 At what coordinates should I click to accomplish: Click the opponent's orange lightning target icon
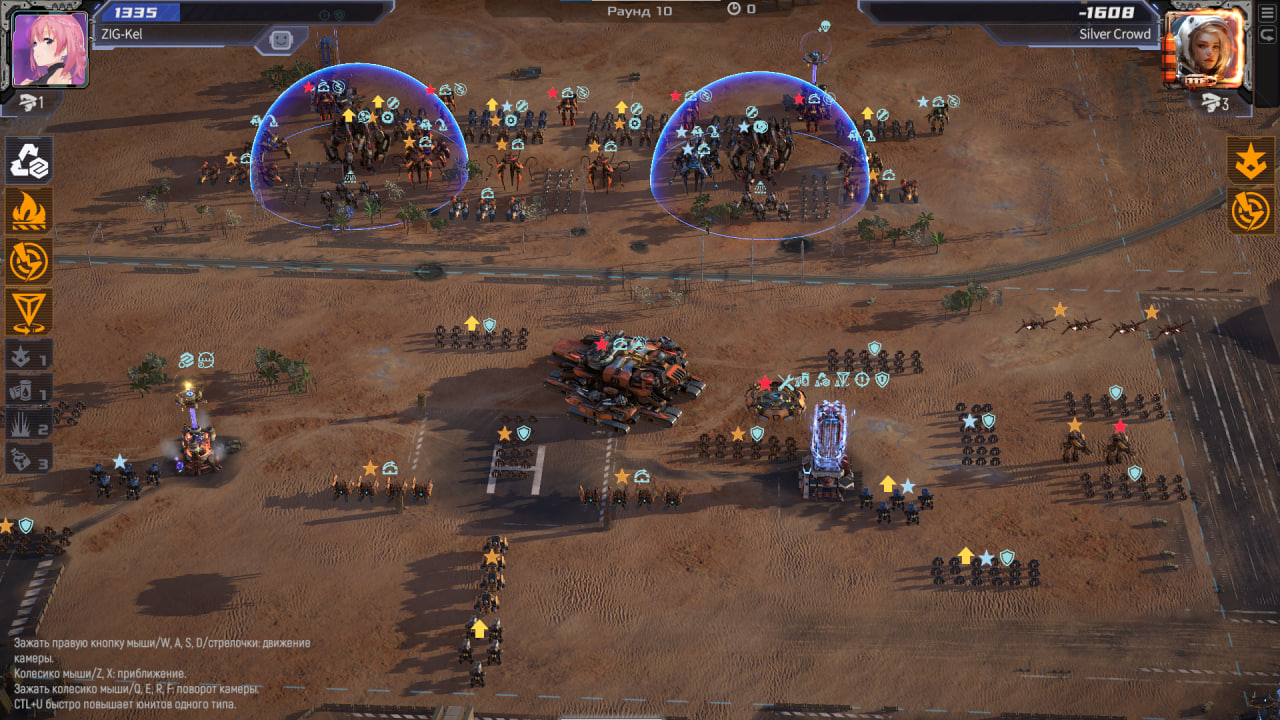[x=1250, y=210]
